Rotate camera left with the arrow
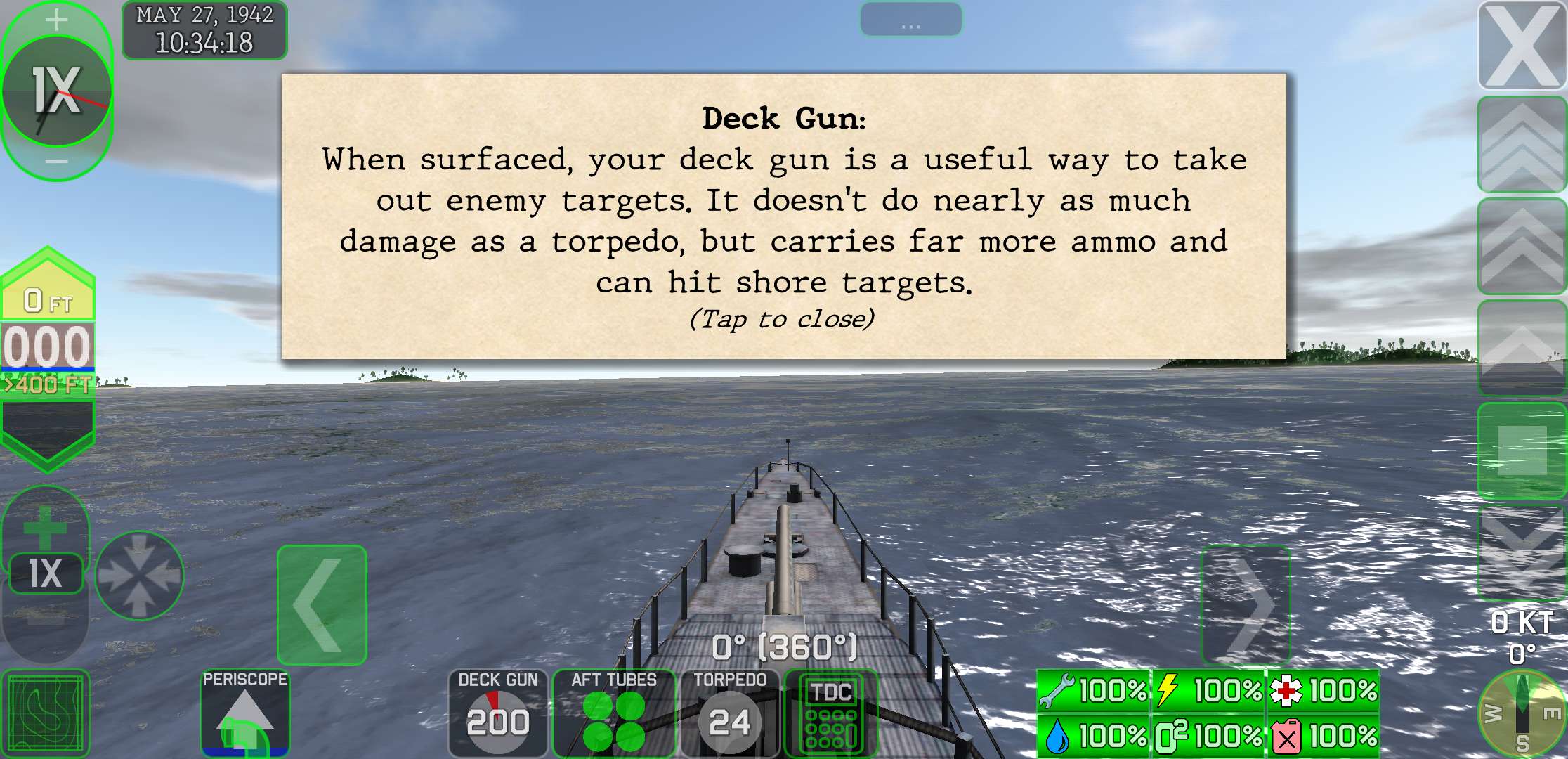The height and width of the screenshot is (759, 1568). point(322,604)
